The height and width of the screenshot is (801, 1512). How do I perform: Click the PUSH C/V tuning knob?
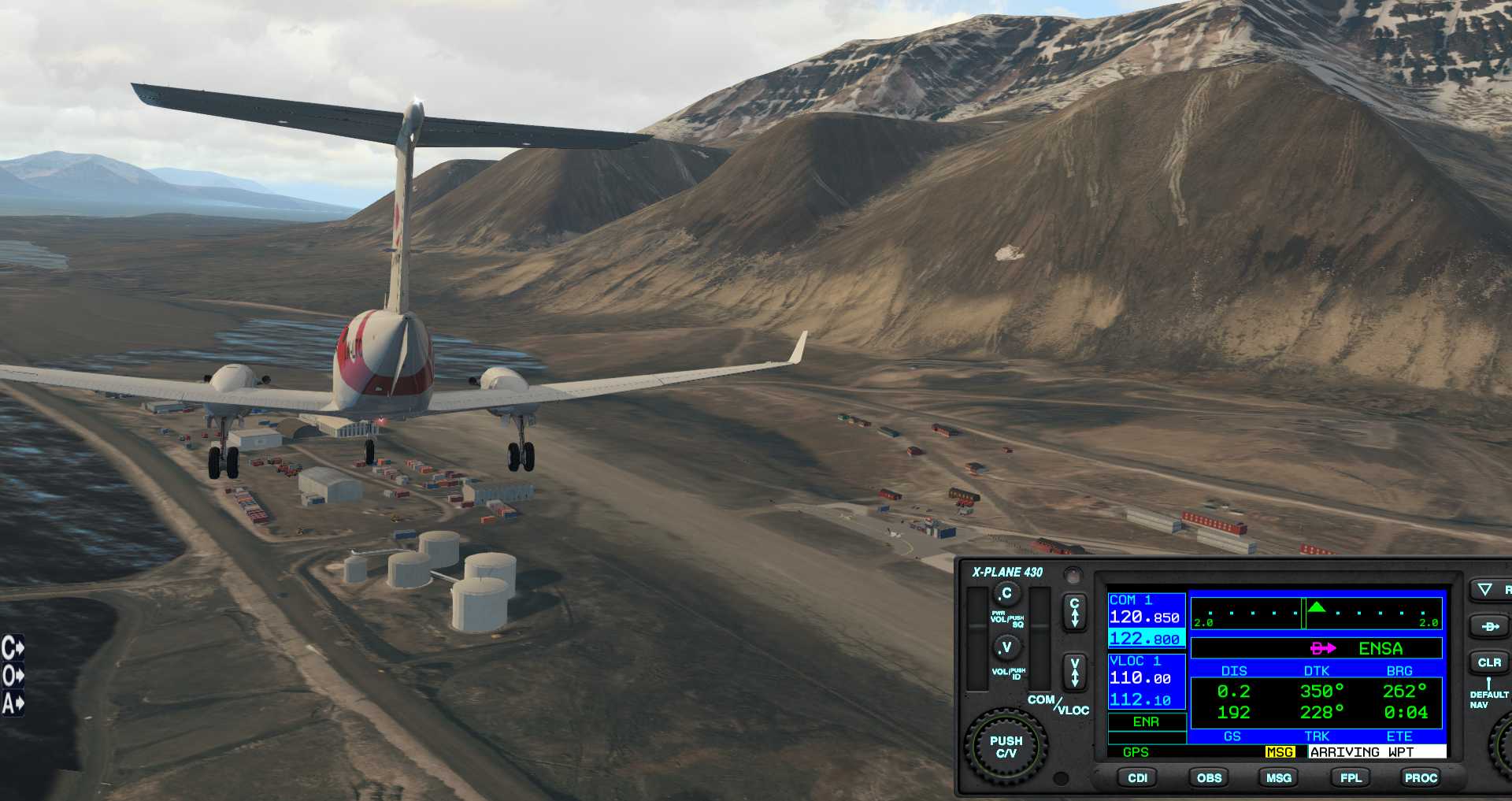point(1006,747)
